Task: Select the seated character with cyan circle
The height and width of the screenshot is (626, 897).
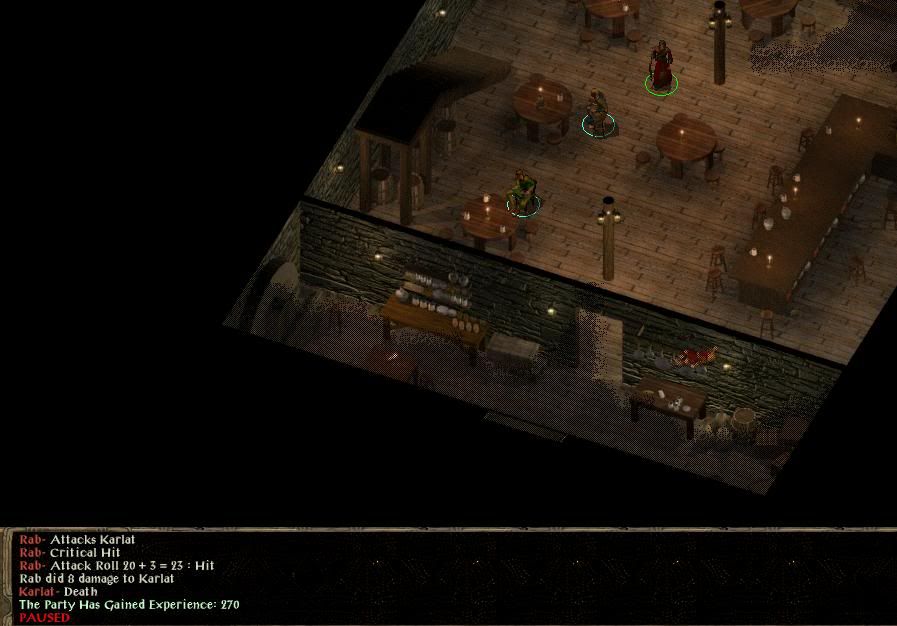Action: point(598,112)
